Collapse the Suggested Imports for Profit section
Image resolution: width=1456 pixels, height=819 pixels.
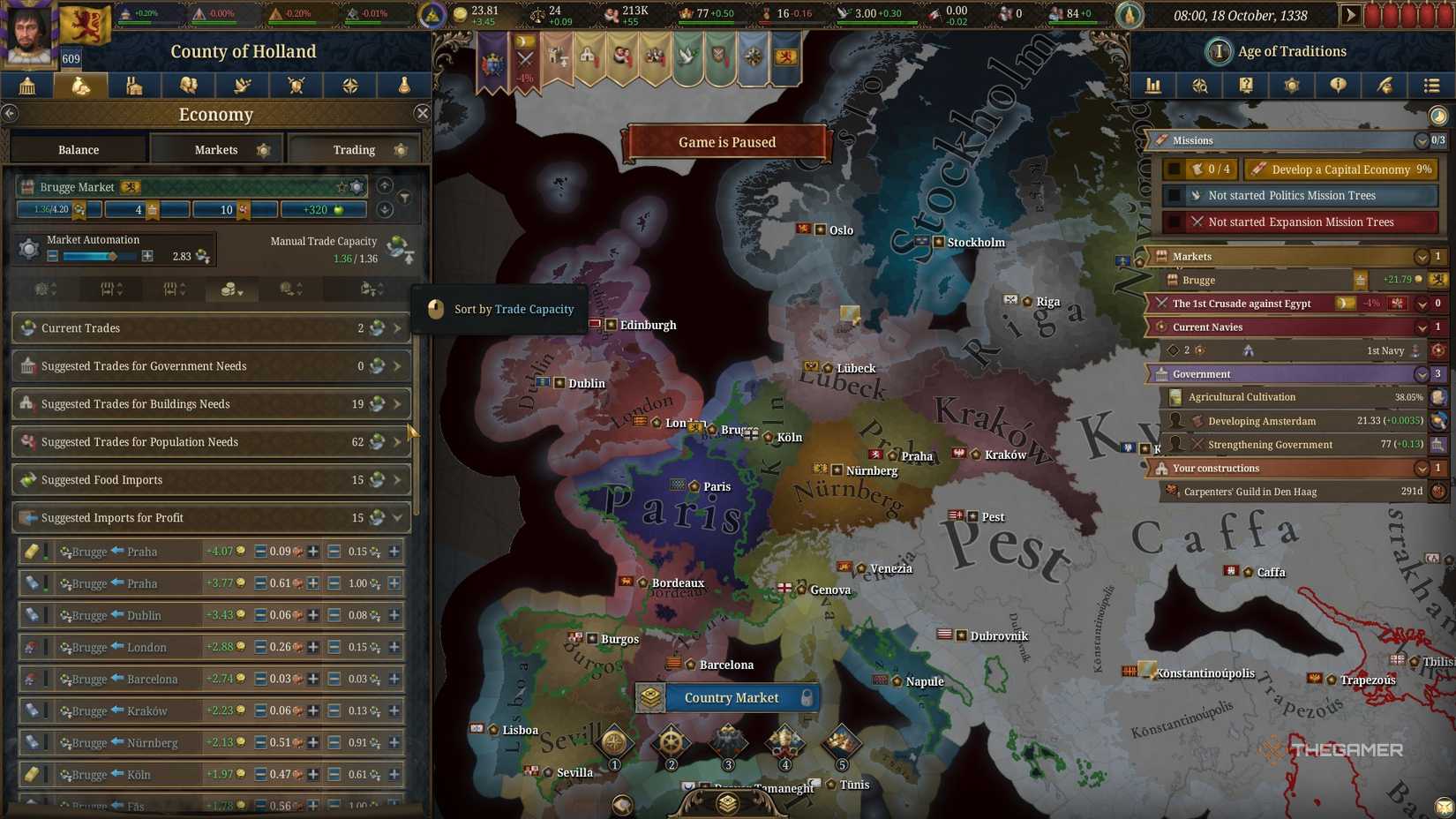click(x=397, y=518)
